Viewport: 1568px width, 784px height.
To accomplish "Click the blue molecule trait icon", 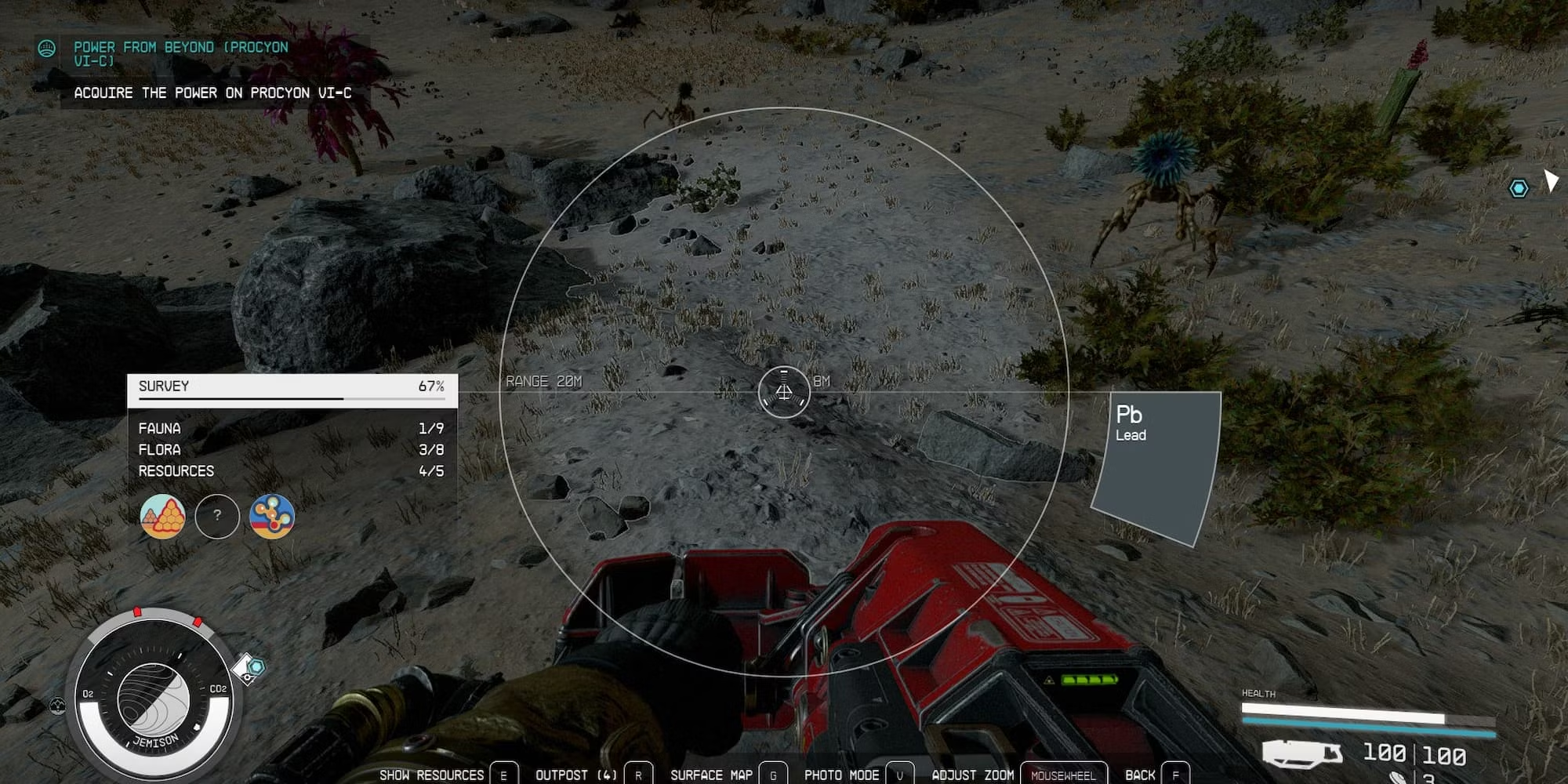I will pos(271,516).
